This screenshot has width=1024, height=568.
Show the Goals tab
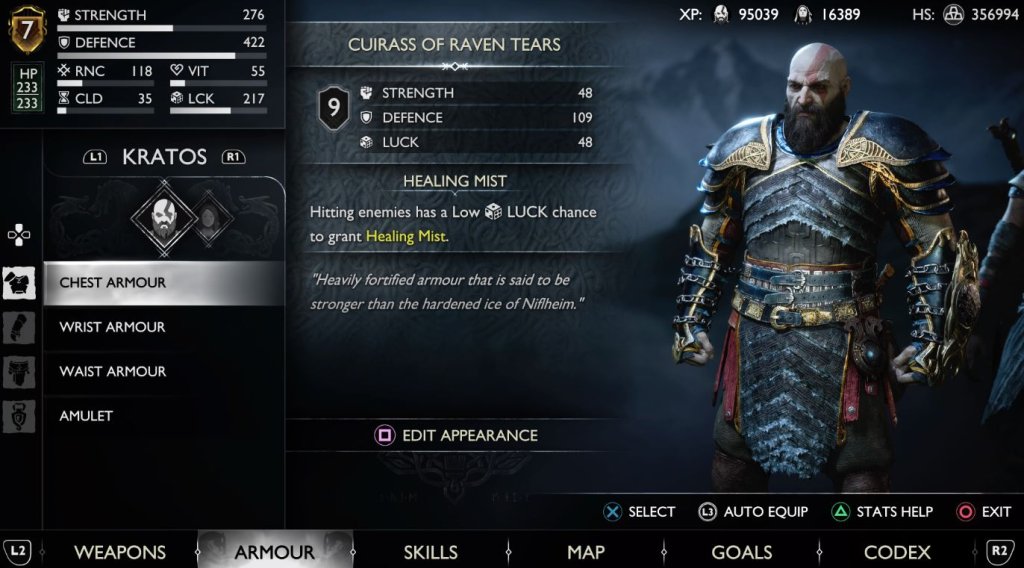[741, 551]
